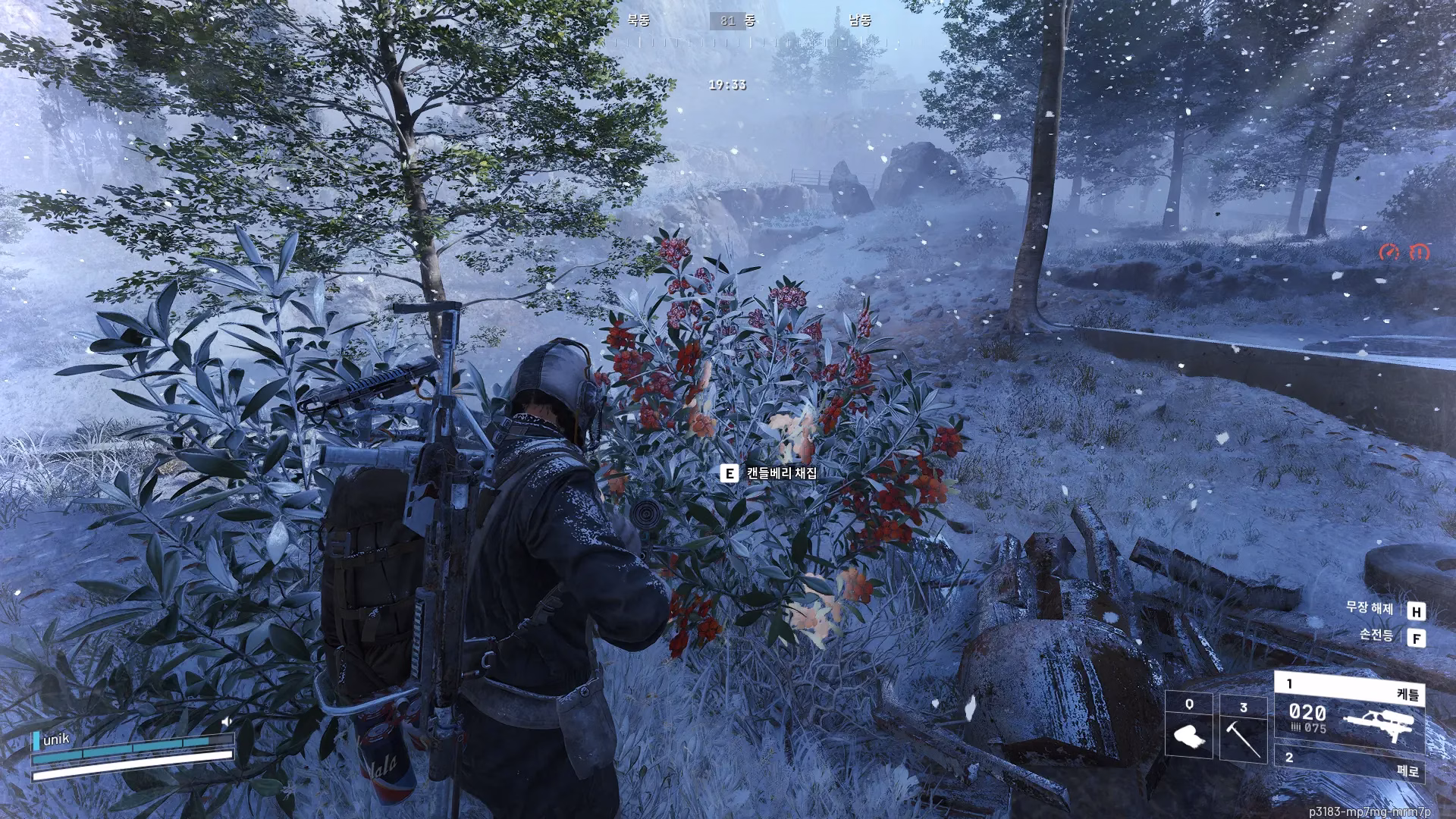The height and width of the screenshot is (819, 1456).
Task: Select the bandage item slot
Action: [1188, 725]
